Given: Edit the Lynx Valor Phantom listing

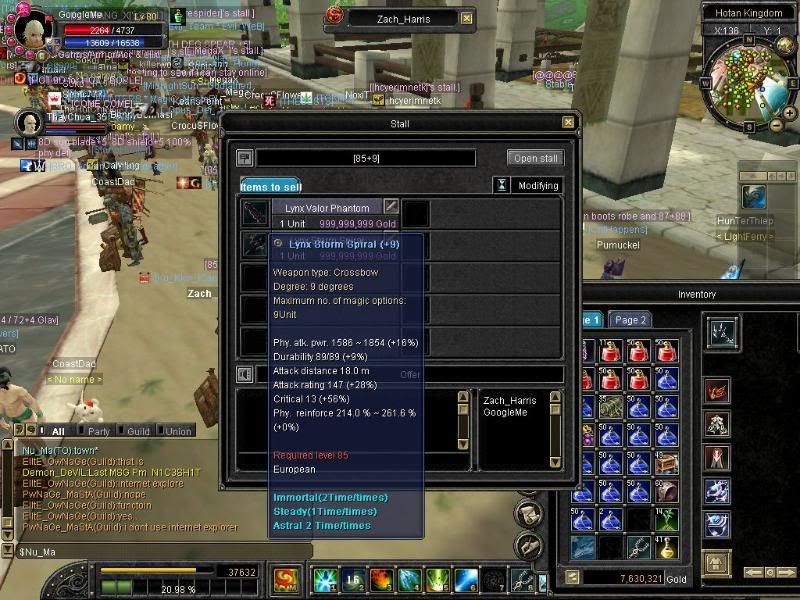Looking at the screenshot, I should 391,206.
